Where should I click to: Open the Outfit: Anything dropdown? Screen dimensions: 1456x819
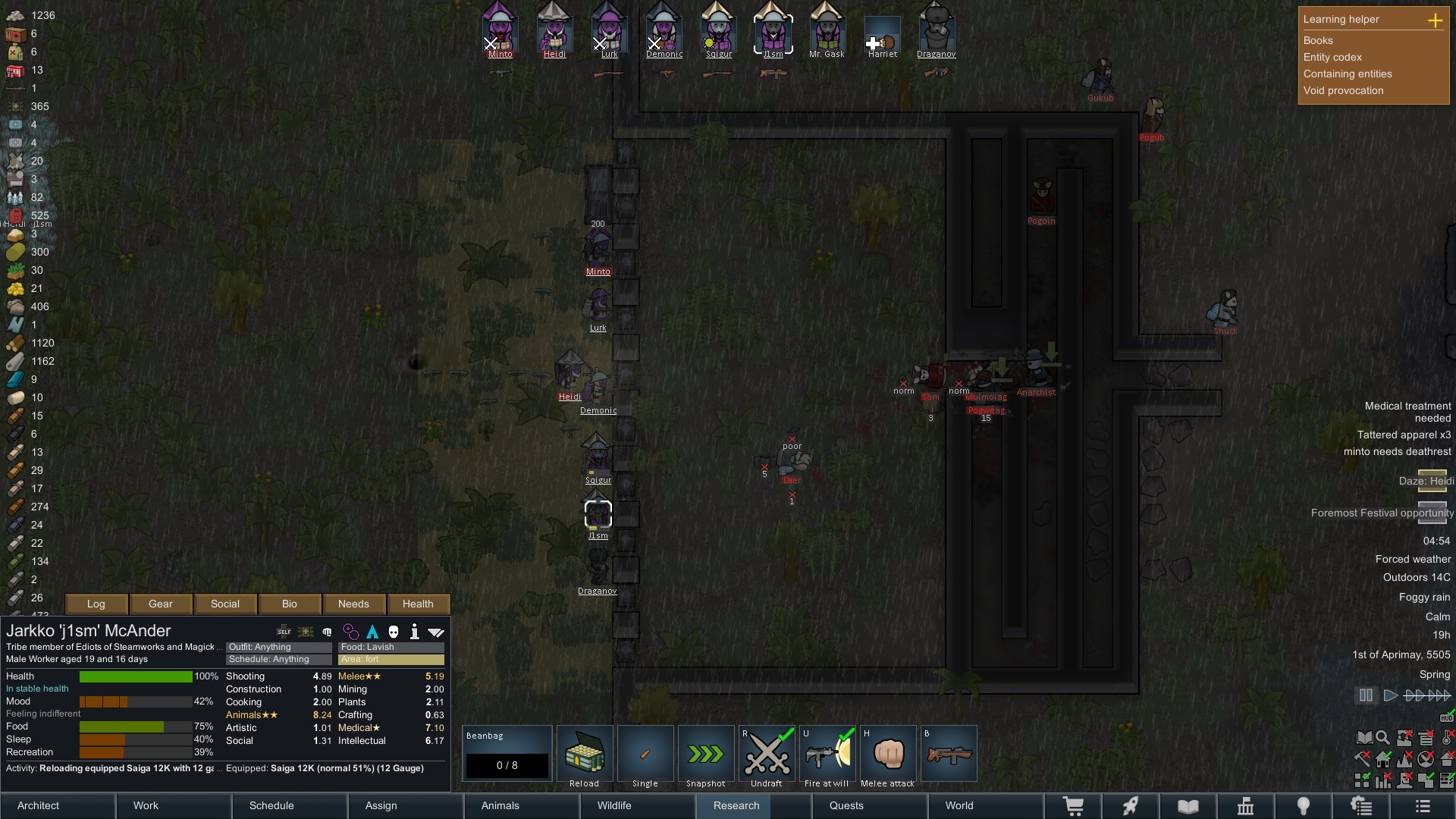278,647
